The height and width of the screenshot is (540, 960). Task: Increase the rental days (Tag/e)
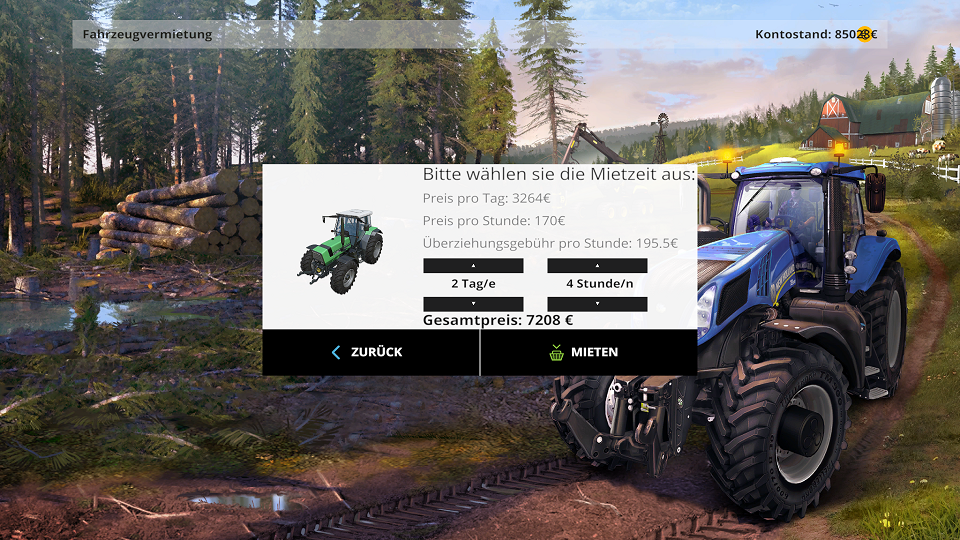click(473, 266)
